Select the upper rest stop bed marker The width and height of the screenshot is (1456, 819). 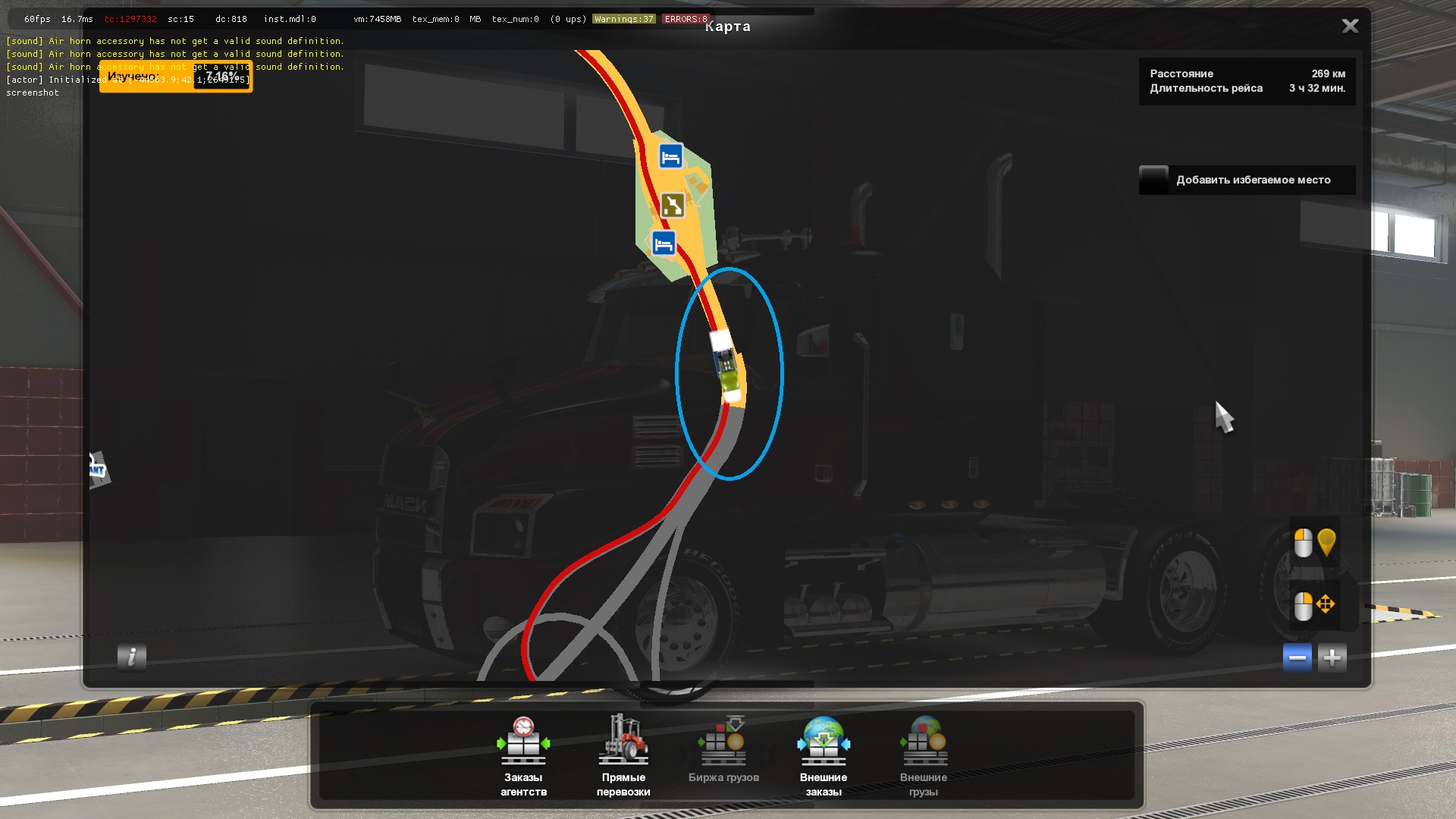pyautogui.click(x=670, y=157)
